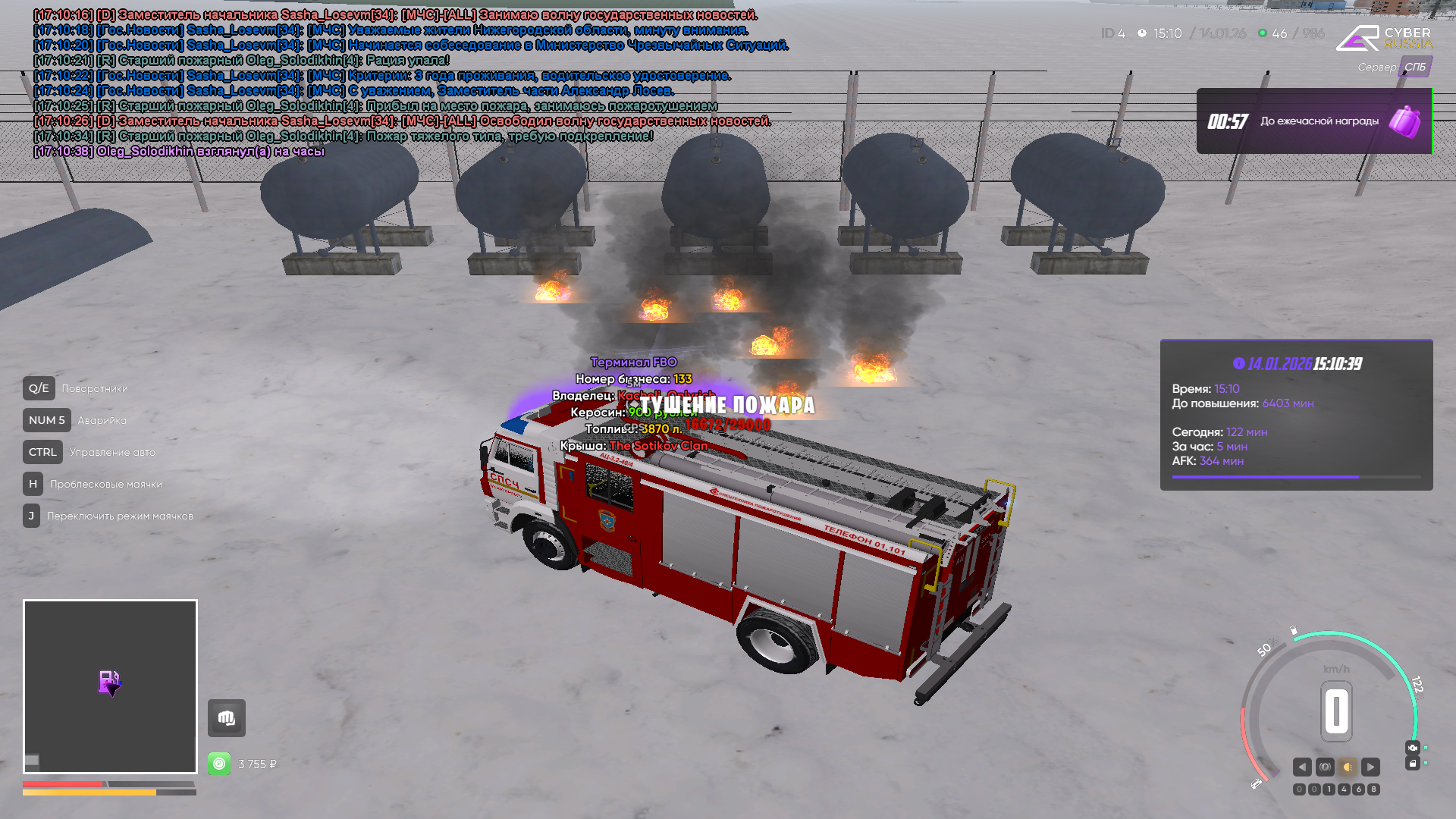Toggle the right turn signal arrow

point(1370,767)
